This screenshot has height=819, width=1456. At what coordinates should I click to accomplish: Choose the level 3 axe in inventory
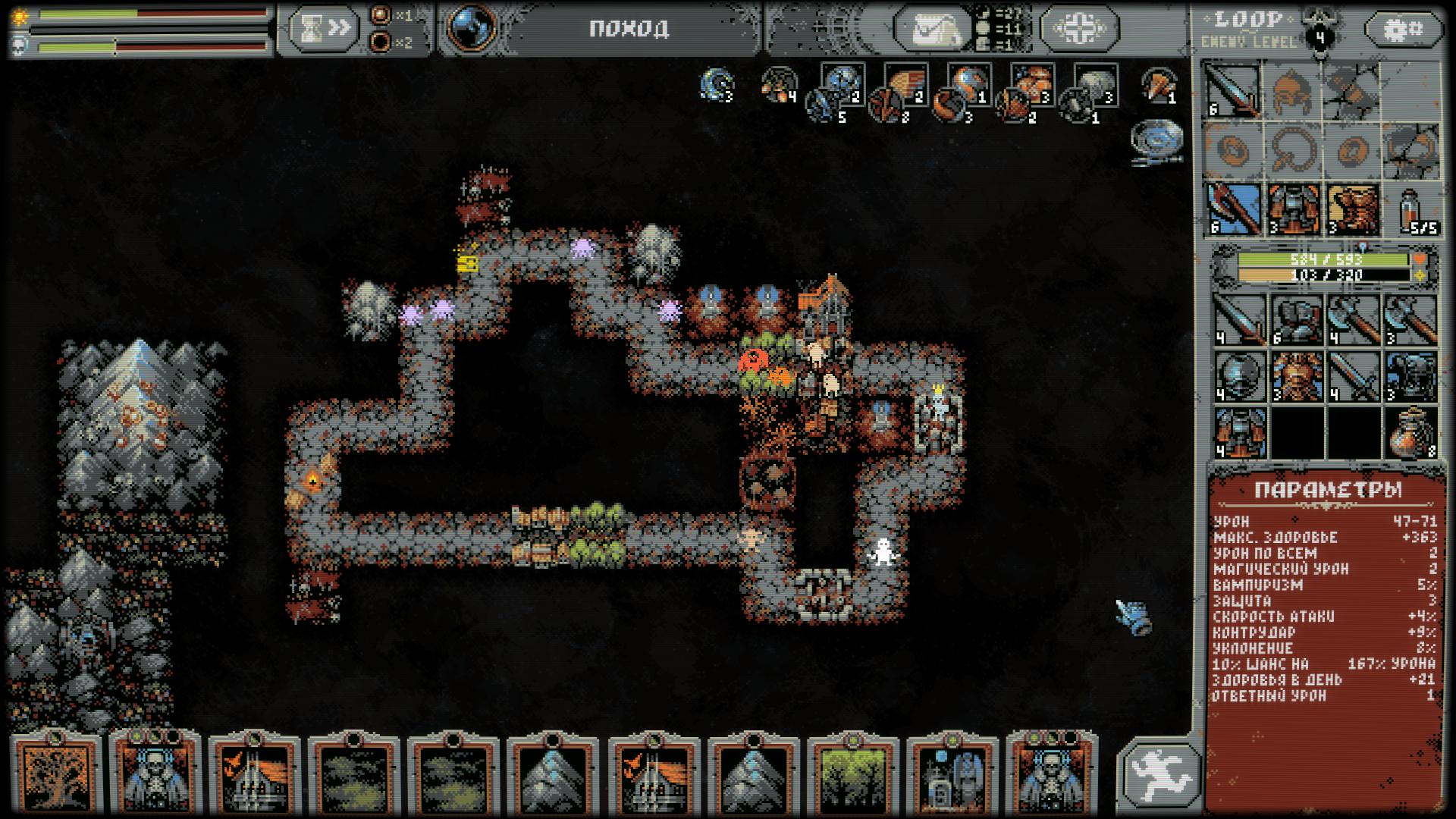click(x=1410, y=320)
